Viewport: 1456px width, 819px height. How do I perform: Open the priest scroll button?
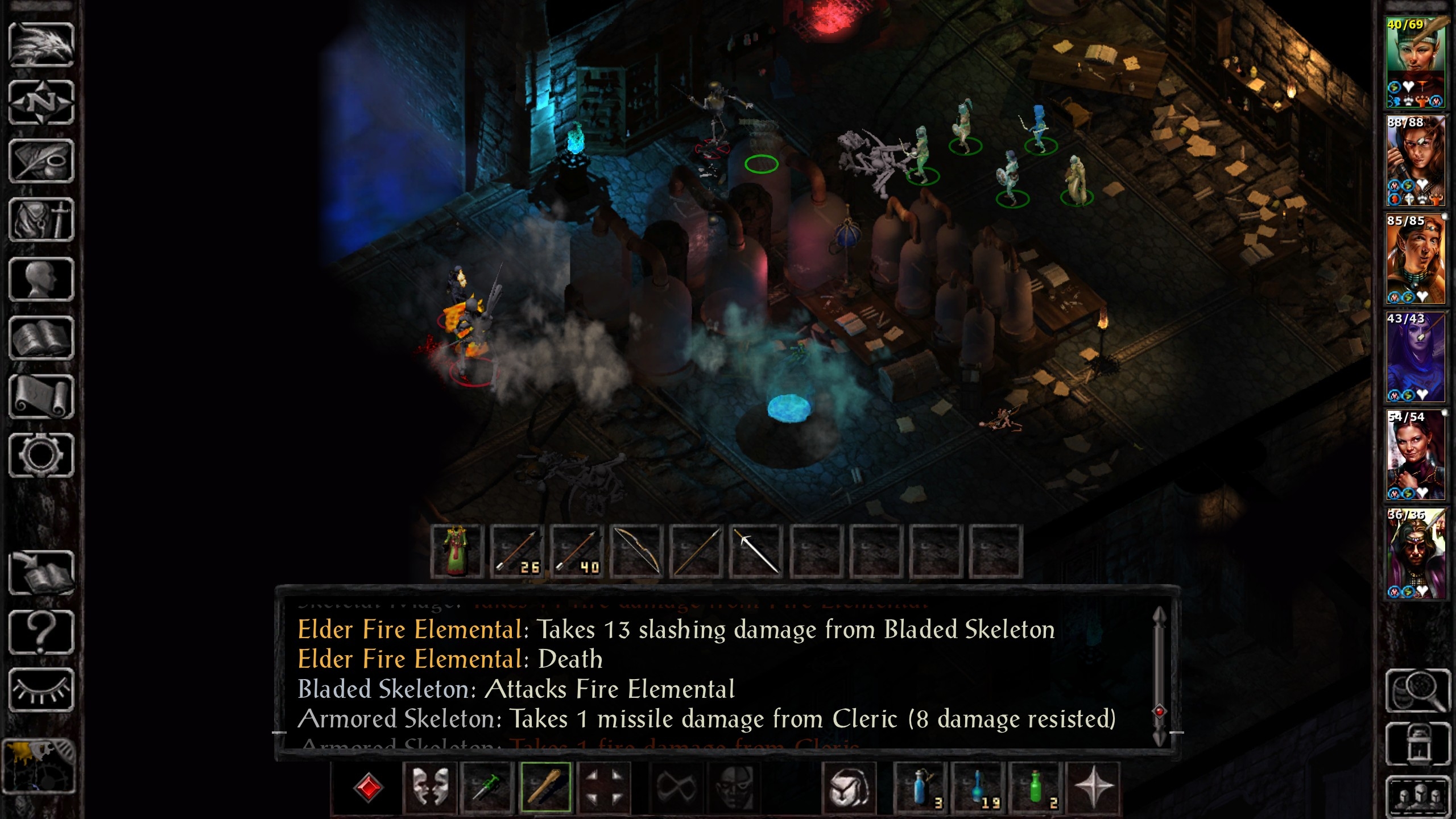coord(41,396)
